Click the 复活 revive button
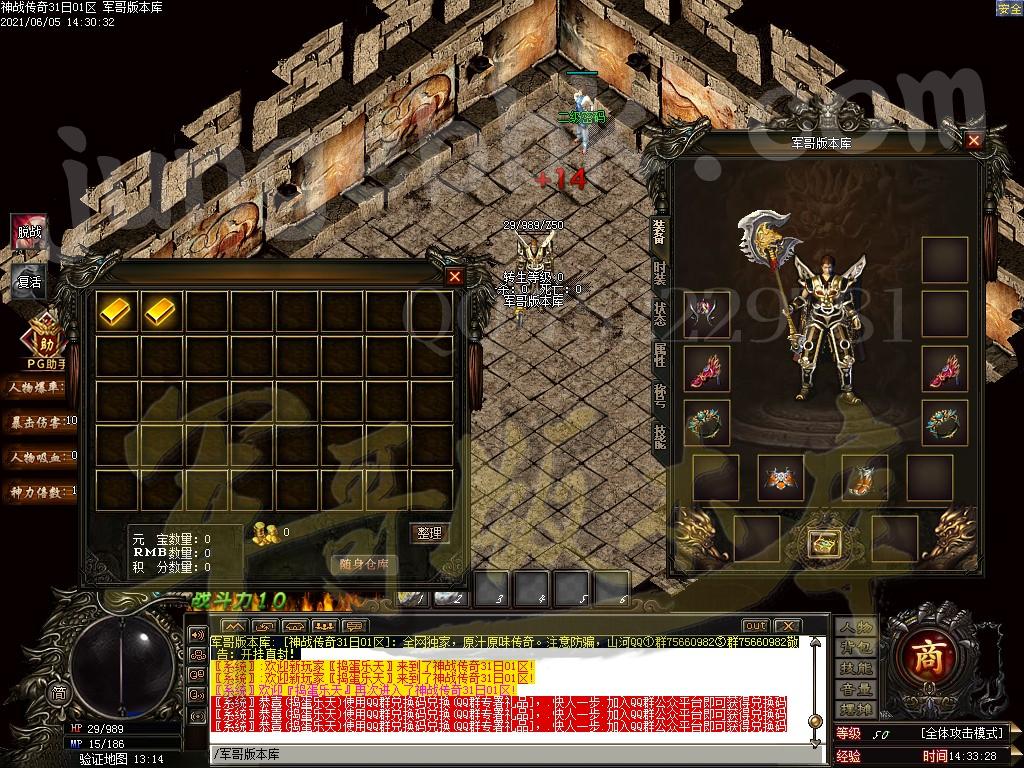This screenshot has height=768, width=1024. click(30, 281)
